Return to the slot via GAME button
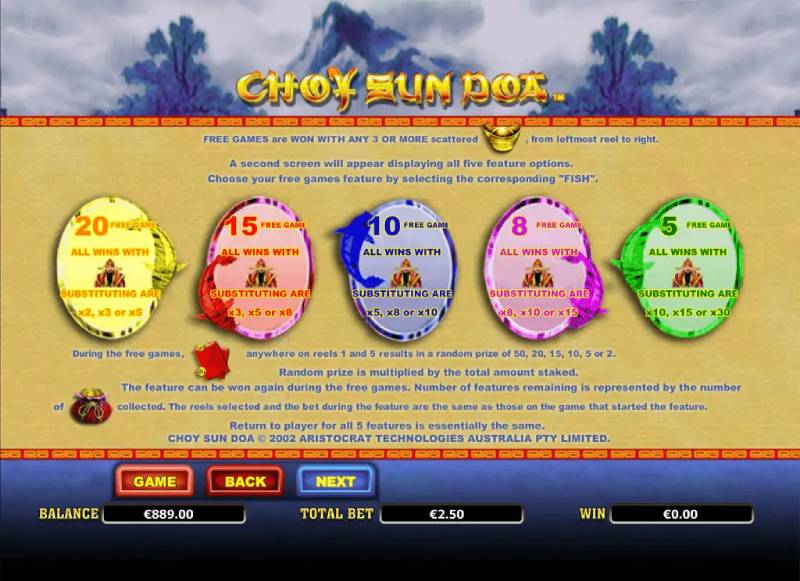 pyautogui.click(x=155, y=481)
